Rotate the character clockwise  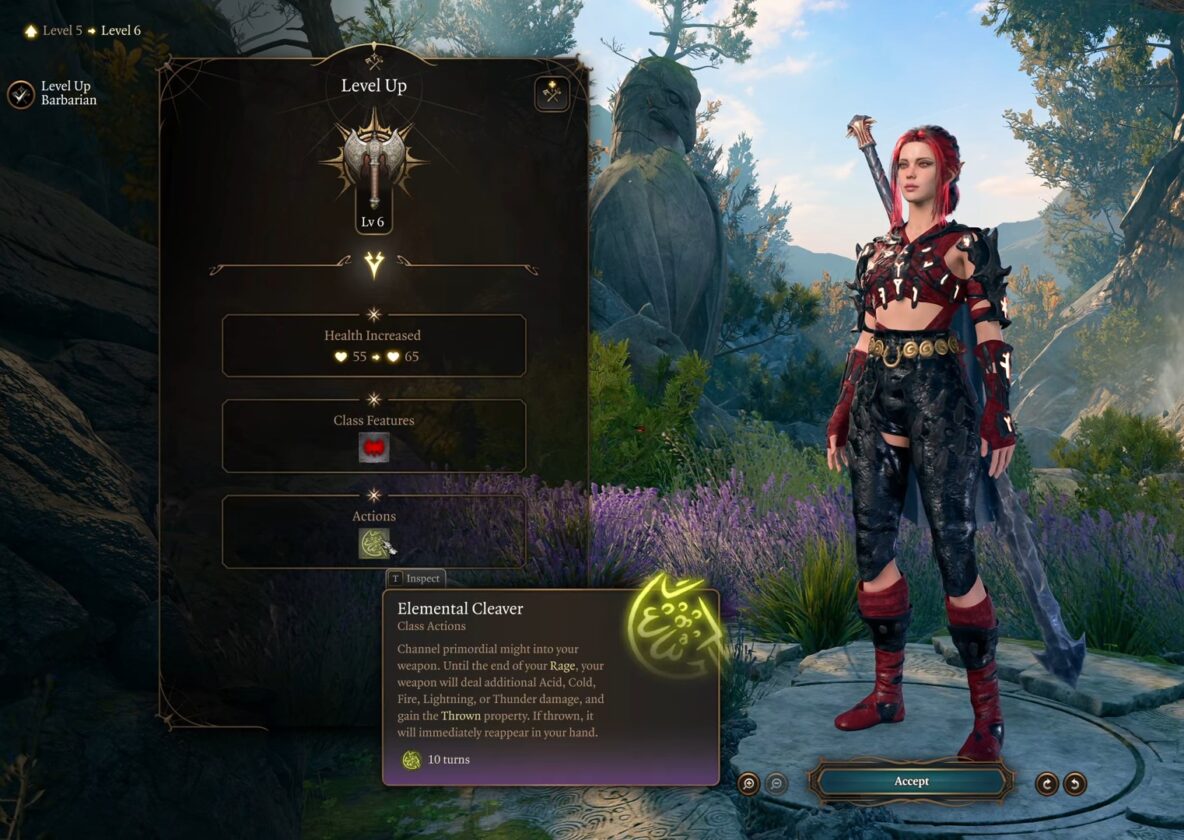(x=1047, y=783)
